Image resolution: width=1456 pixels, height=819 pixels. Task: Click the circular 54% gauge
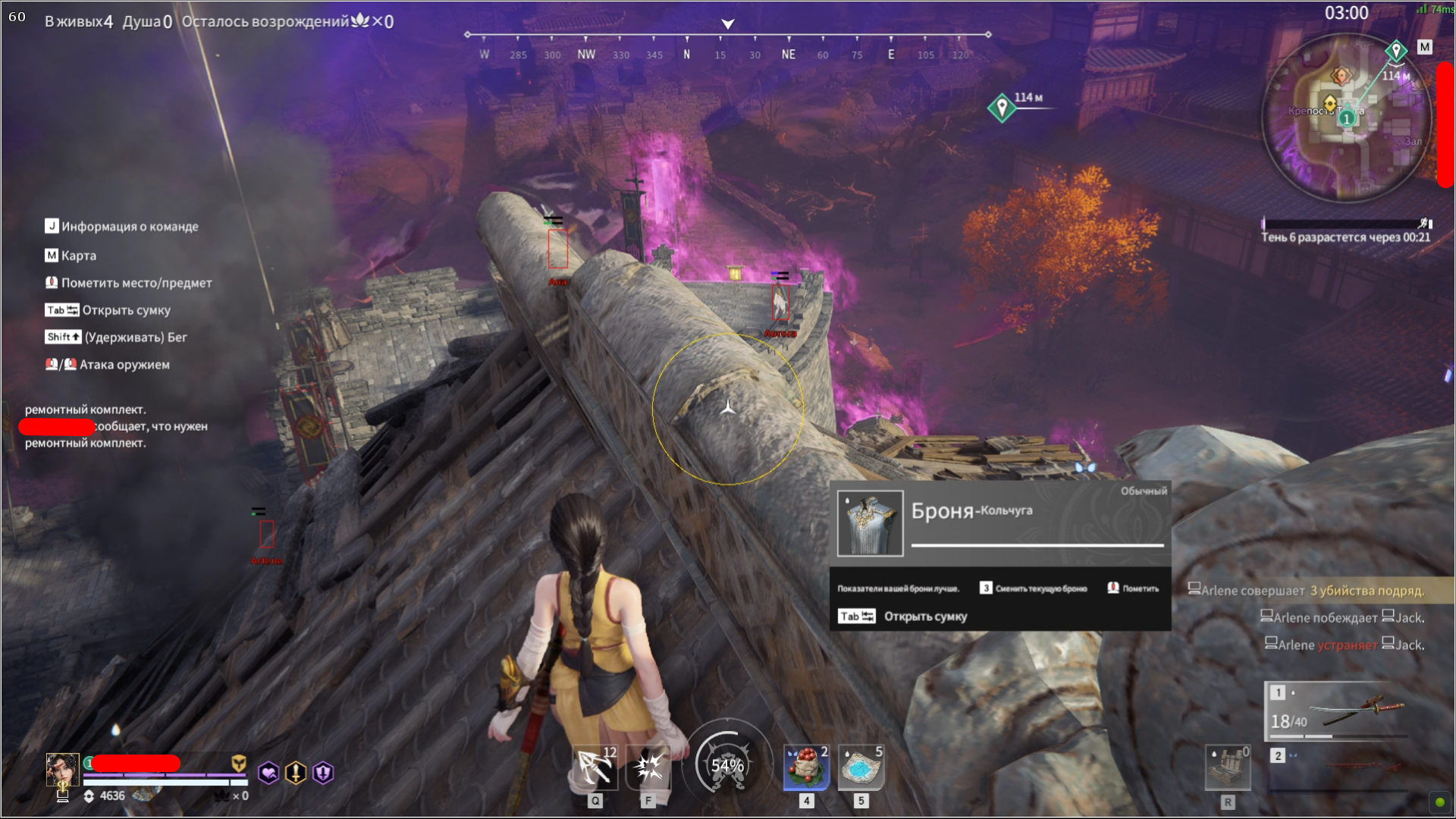[727, 765]
